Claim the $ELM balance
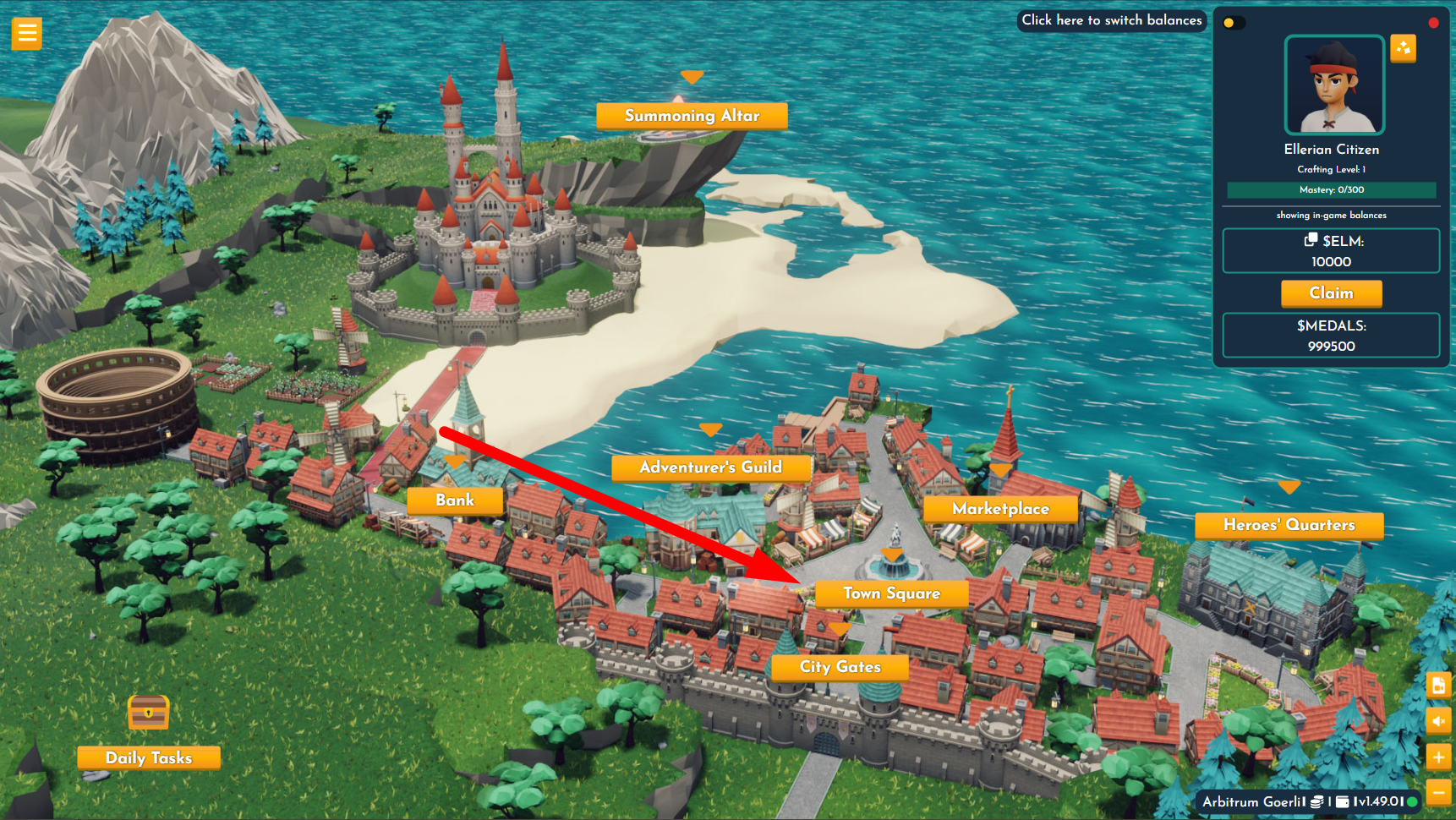The height and width of the screenshot is (820, 1456). 1331,293
